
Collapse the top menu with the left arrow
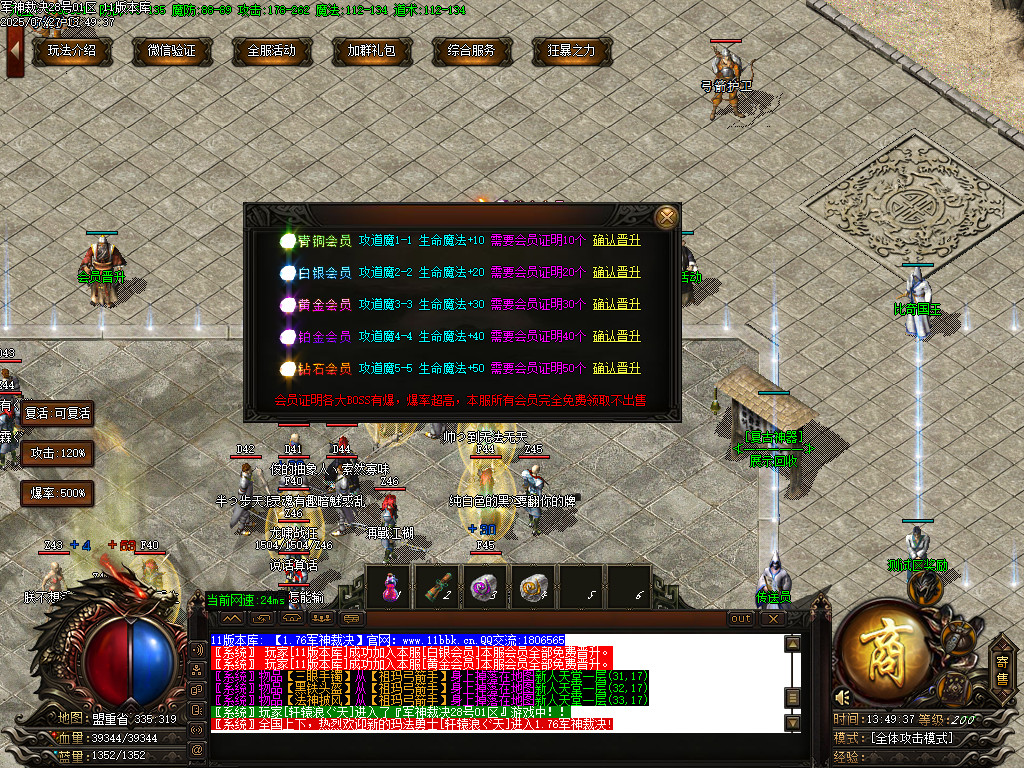coord(15,49)
